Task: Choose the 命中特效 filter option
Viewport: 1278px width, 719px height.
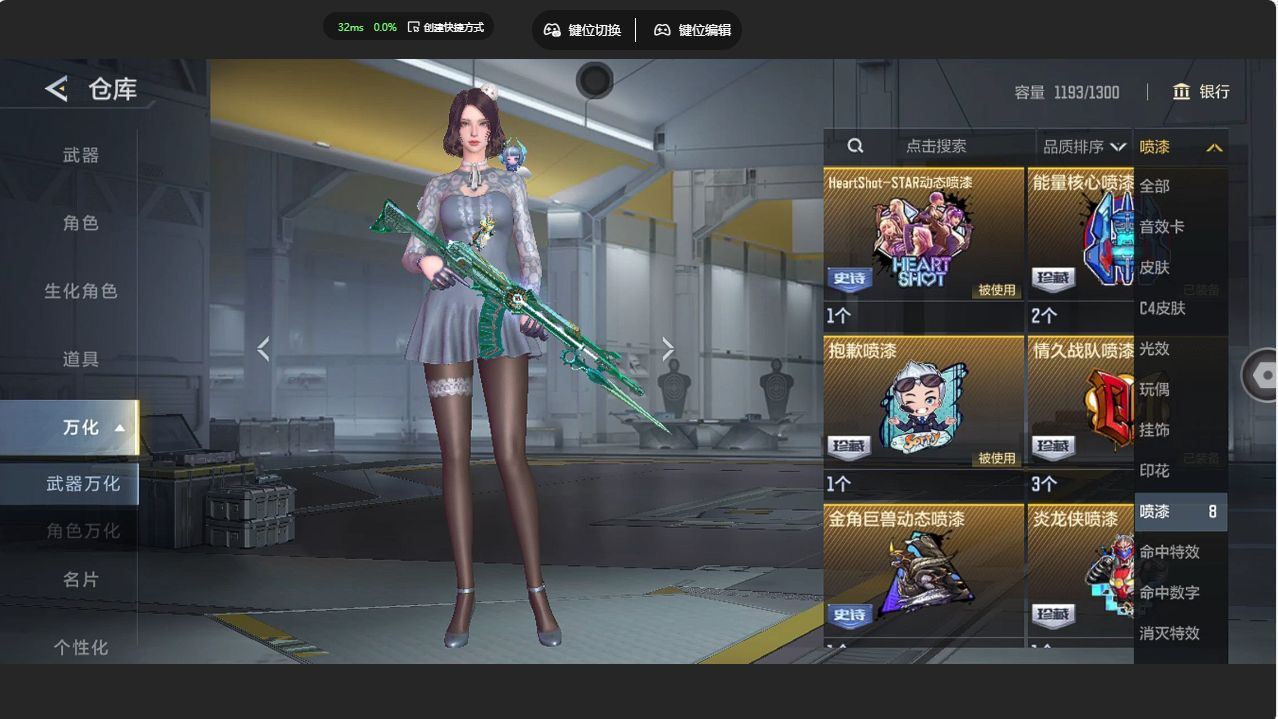Action: click(1169, 552)
